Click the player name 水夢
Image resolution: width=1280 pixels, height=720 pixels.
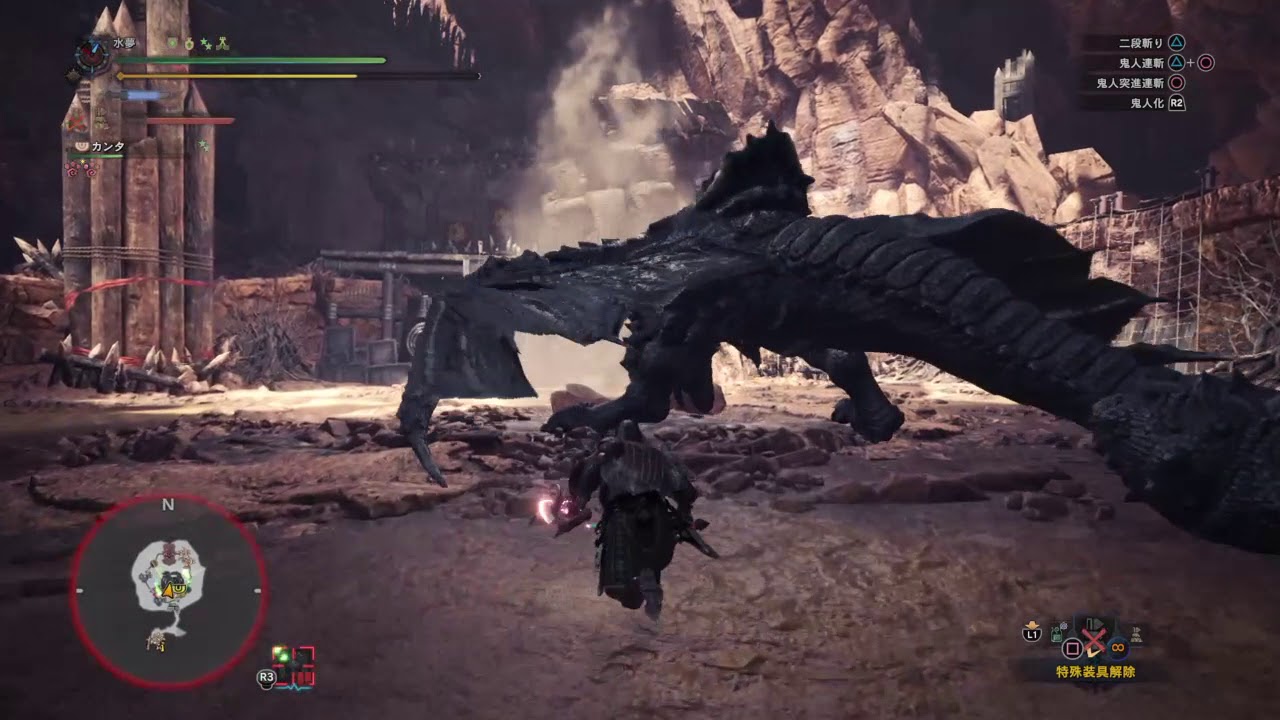[124, 44]
